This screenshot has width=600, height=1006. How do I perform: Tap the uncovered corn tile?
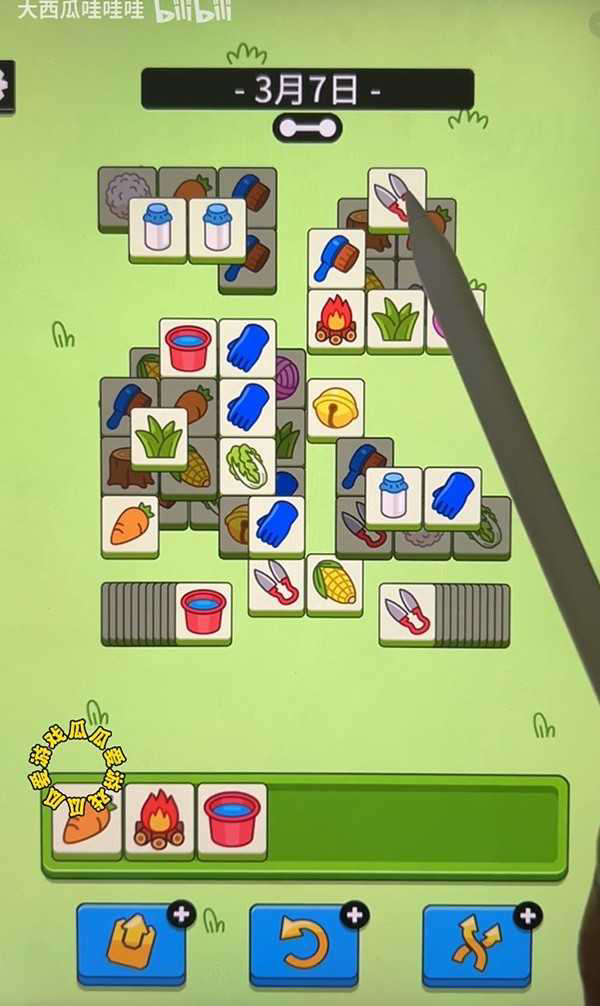click(334, 583)
